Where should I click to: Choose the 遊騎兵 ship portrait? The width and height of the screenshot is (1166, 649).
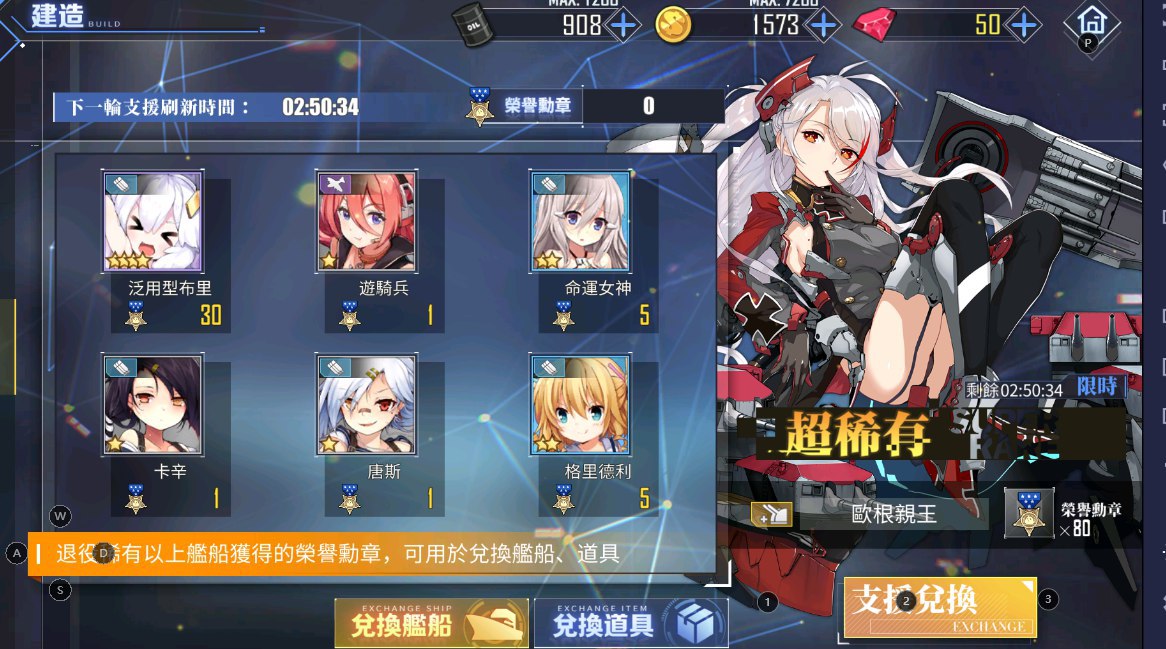point(366,222)
